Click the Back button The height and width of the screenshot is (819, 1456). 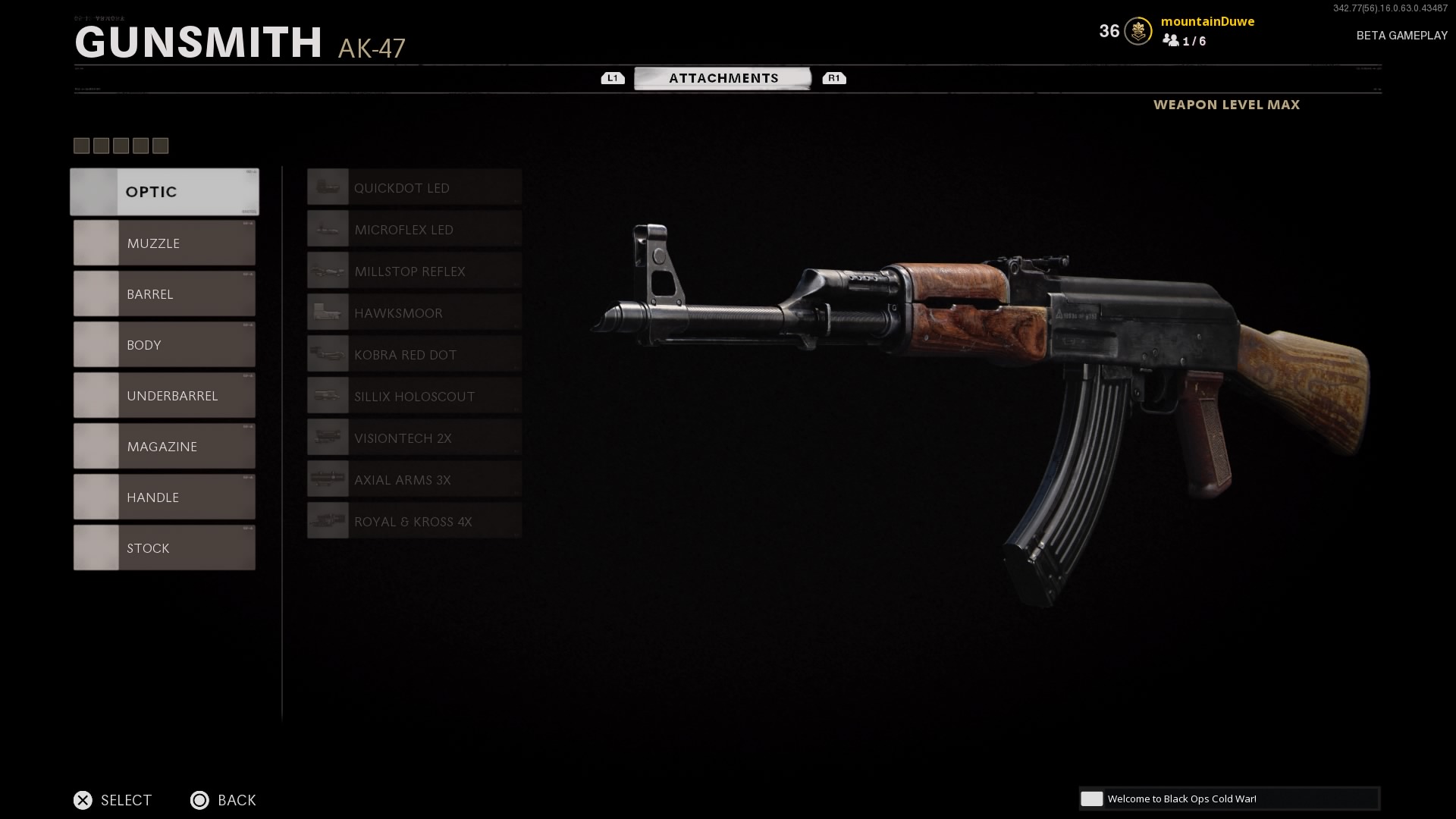coord(223,800)
